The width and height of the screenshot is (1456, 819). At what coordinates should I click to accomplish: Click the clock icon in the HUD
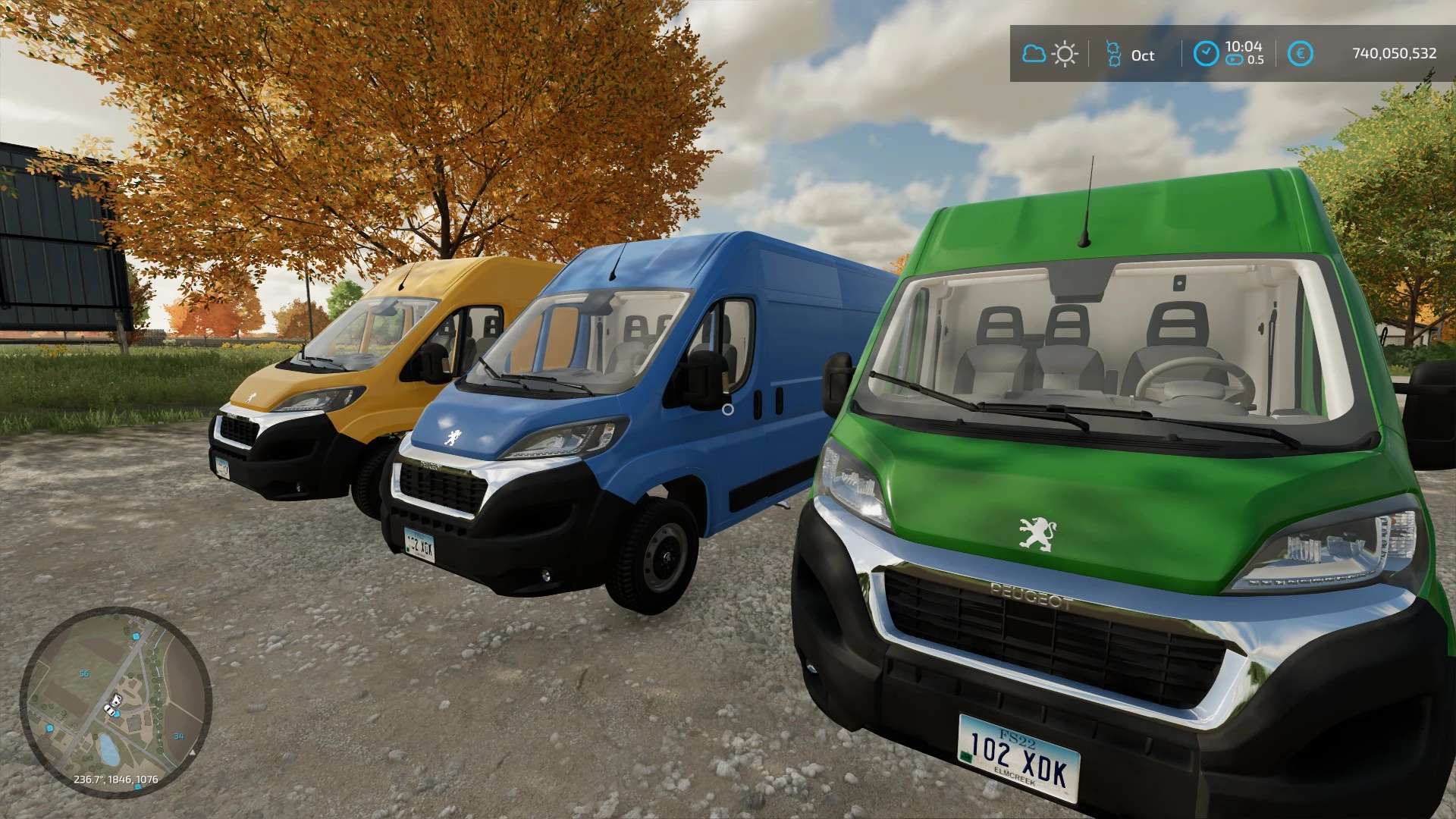pos(1206,54)
